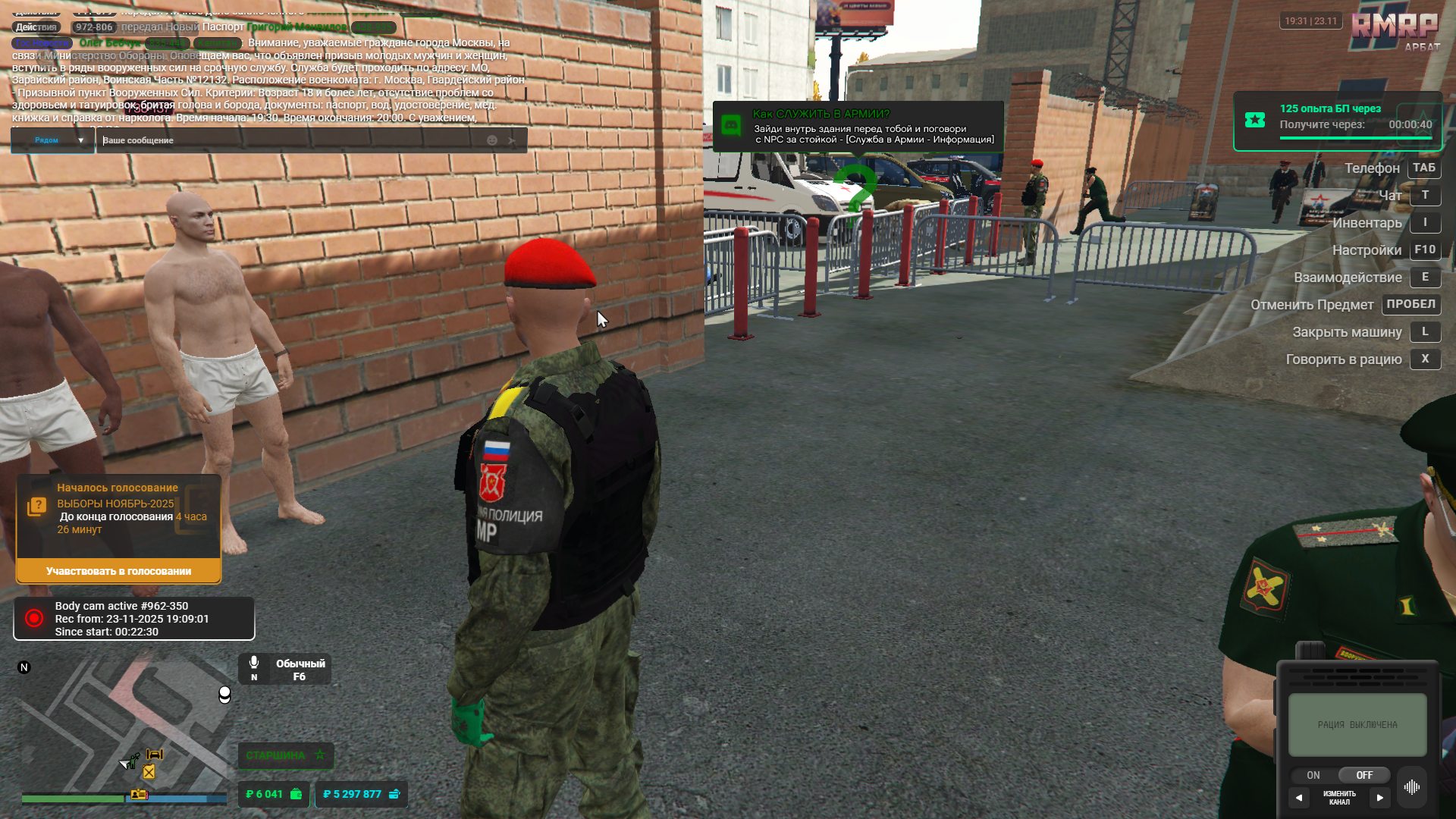
Task: Click the microphone icon above the minimap
Action: coord(253,662)
